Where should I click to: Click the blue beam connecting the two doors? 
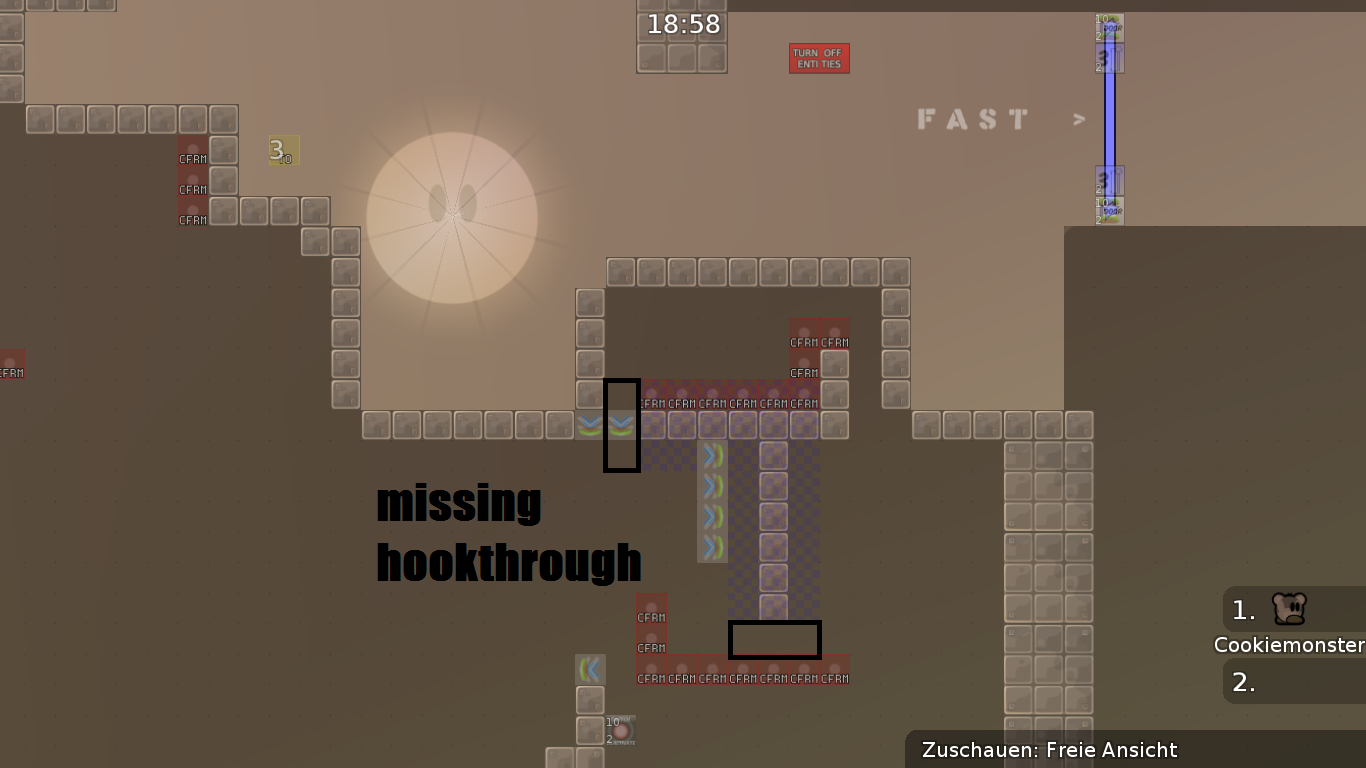click(1110, 120)
